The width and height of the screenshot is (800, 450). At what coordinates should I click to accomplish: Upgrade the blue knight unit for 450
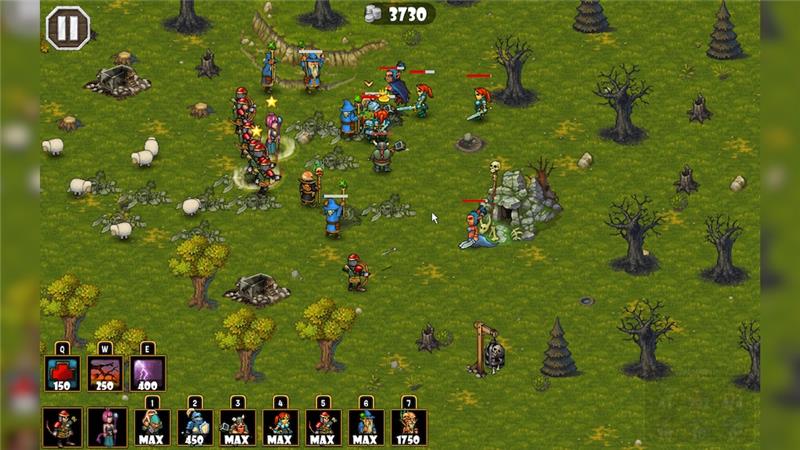tap(195, 427)
